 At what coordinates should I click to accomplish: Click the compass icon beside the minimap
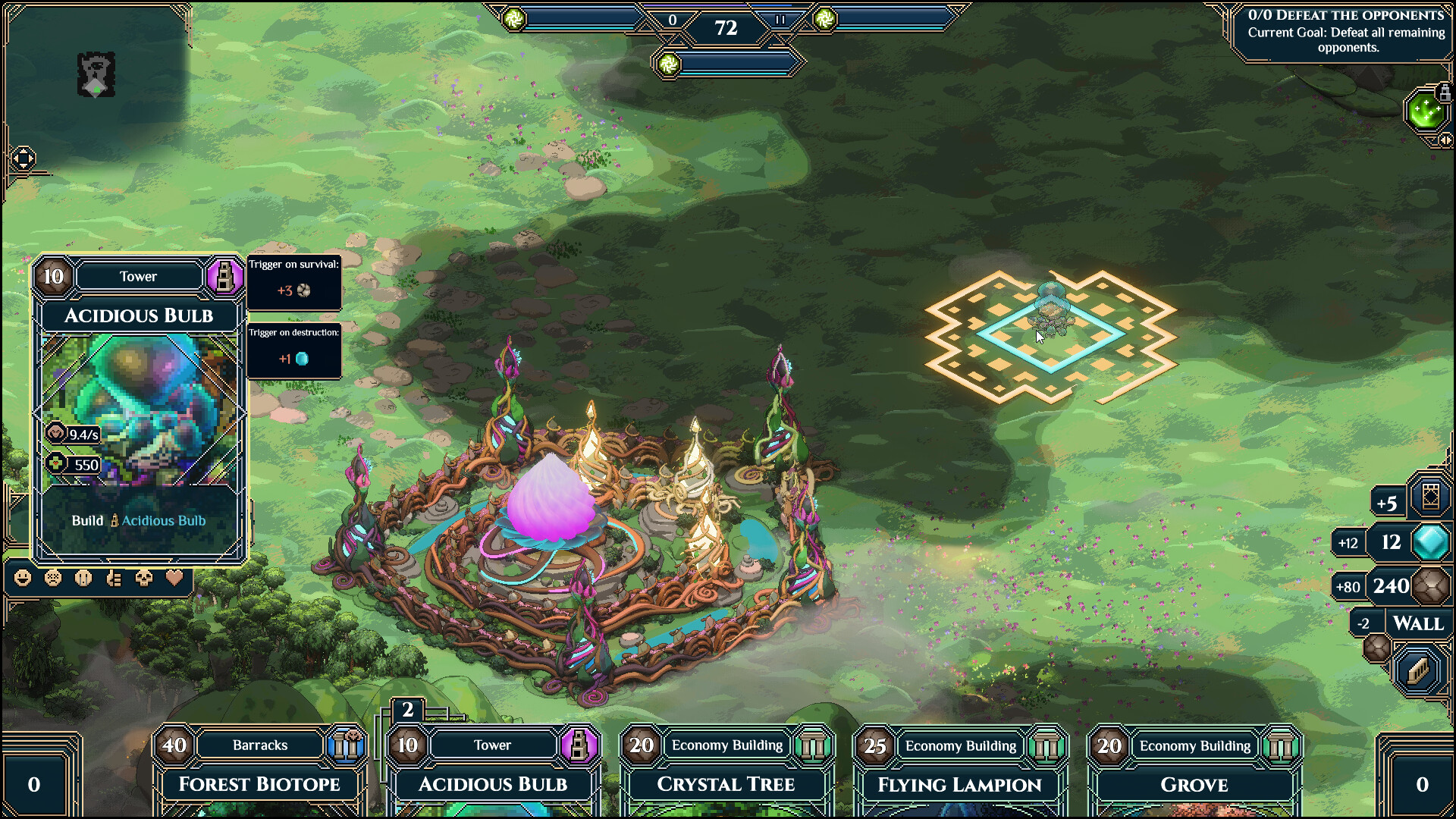pyautogui.click(x=23, y=158)
